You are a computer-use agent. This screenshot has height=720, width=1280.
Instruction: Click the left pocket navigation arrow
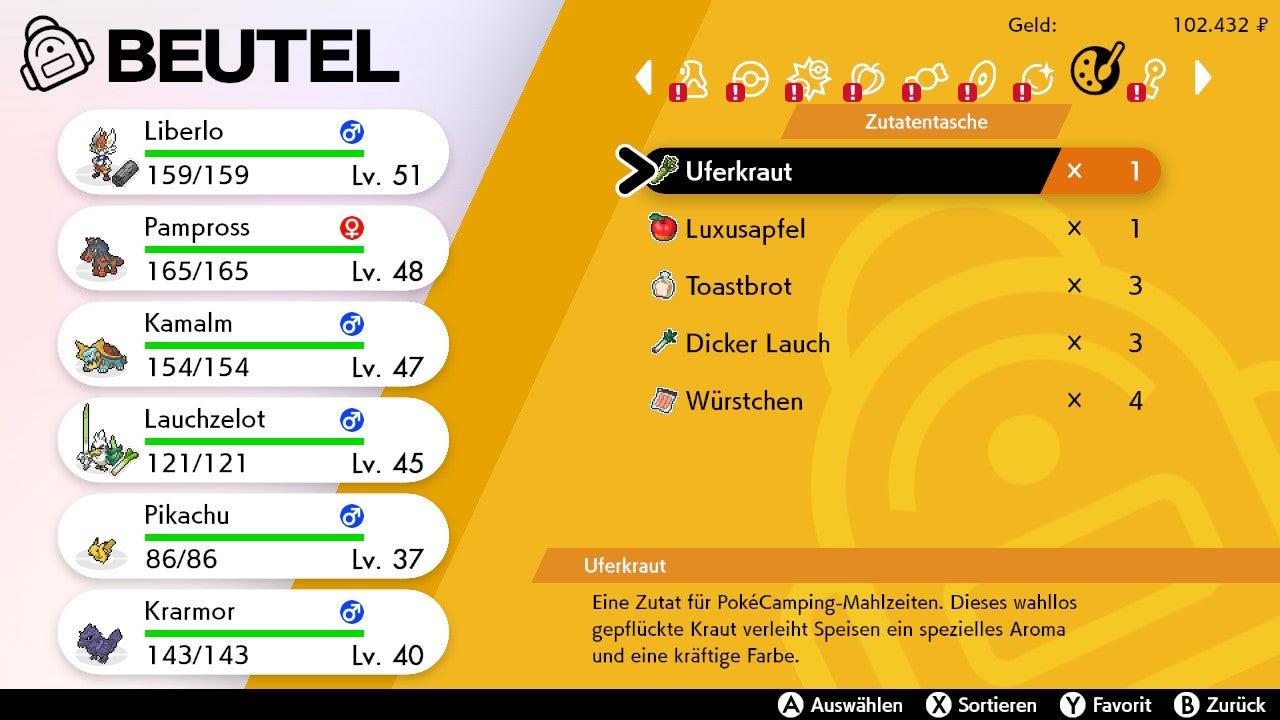point(645,75)
